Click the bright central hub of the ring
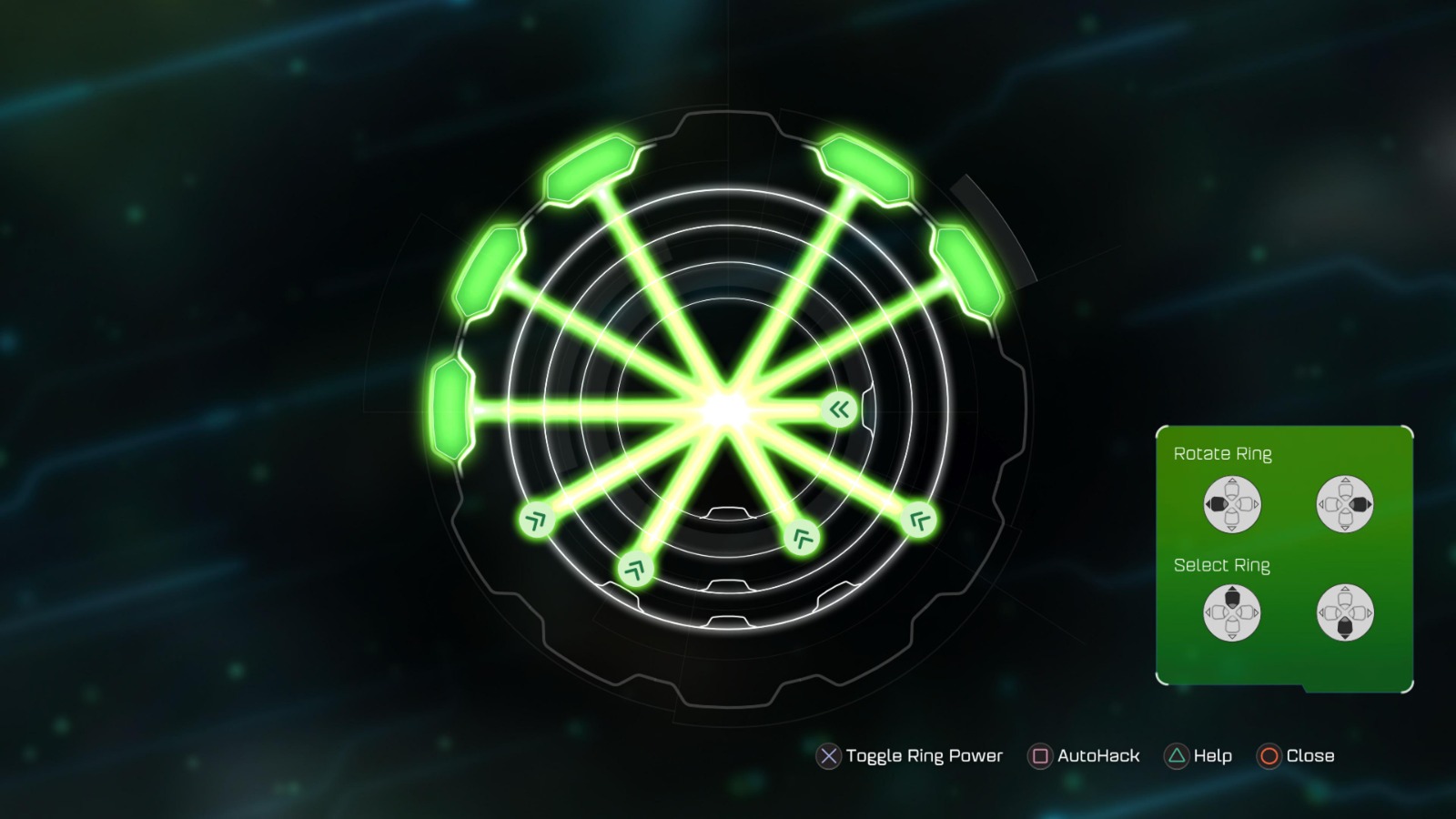Viewport: 1456px width, 819px height. [x=725, y=408]
